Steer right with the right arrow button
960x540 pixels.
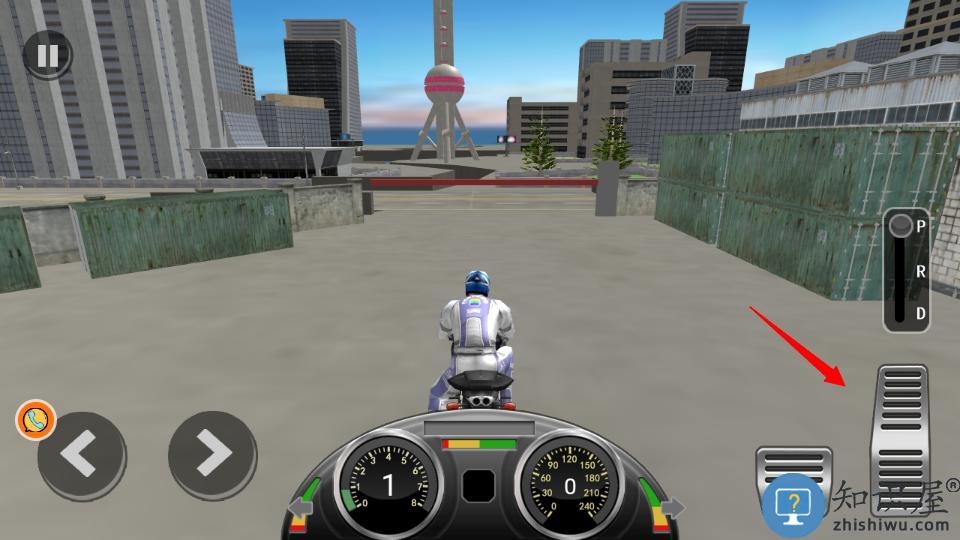tap(212, 456)
